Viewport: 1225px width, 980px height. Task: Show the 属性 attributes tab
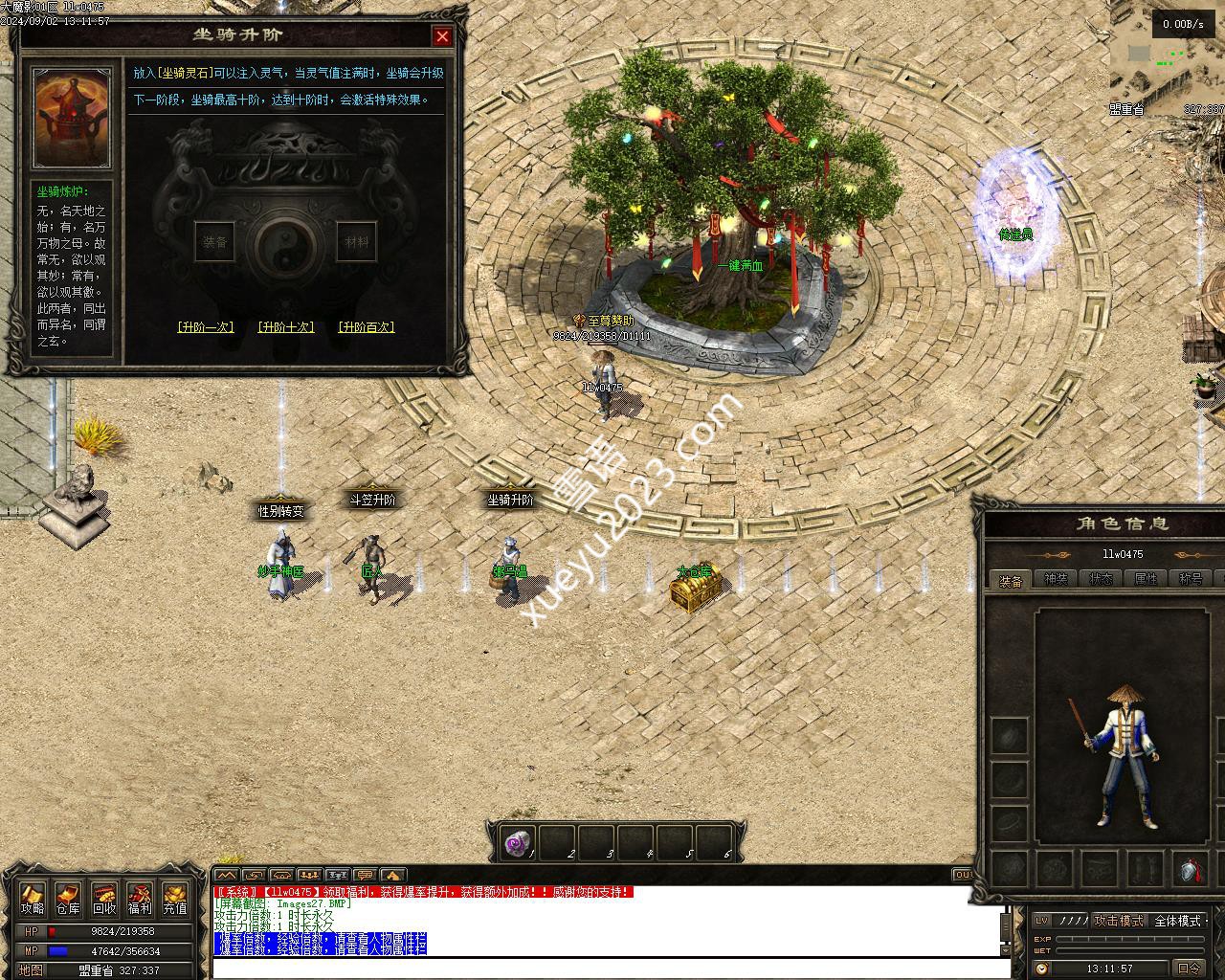(1146, 579)
